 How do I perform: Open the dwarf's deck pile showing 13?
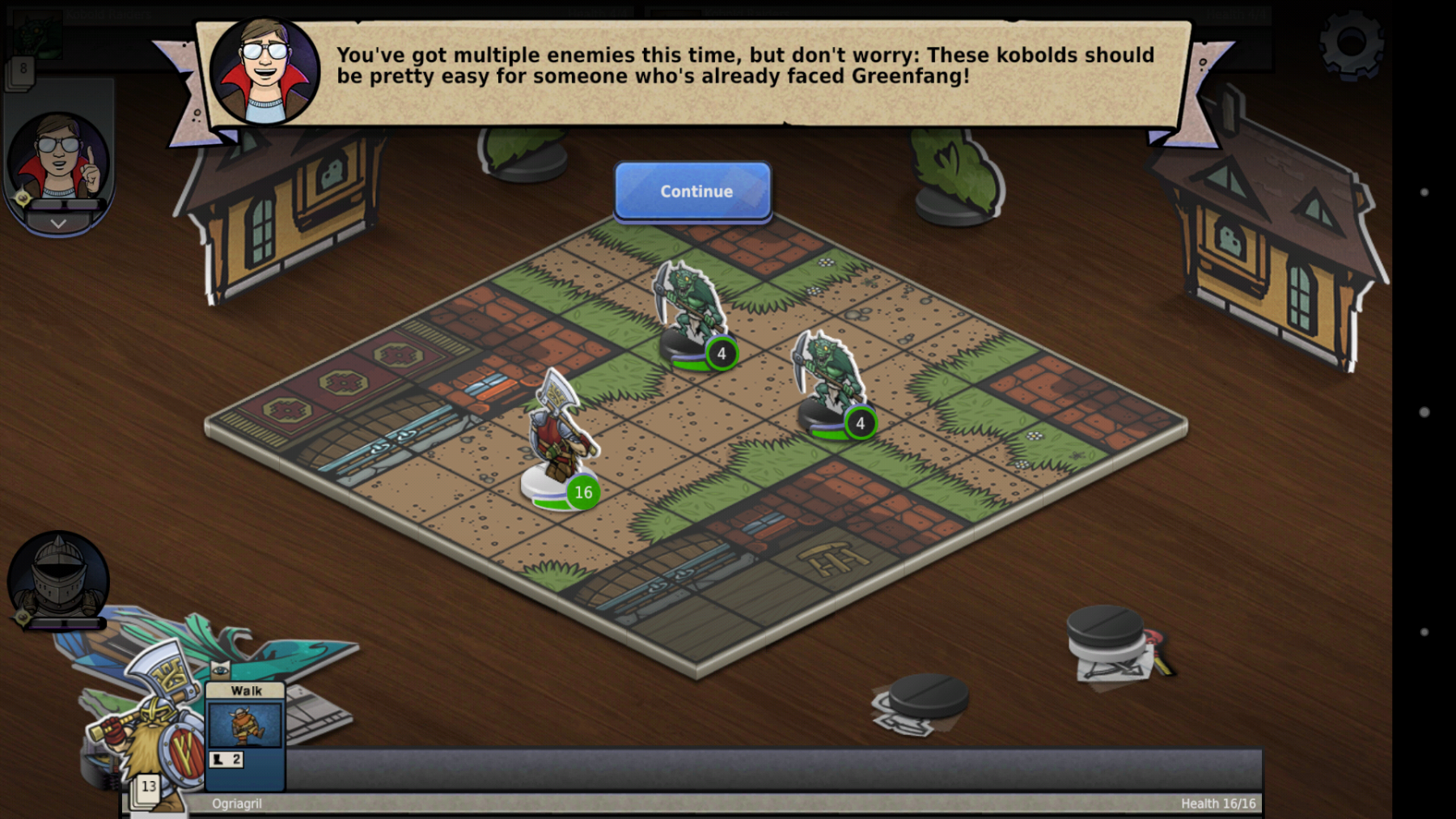click(147, 787)
